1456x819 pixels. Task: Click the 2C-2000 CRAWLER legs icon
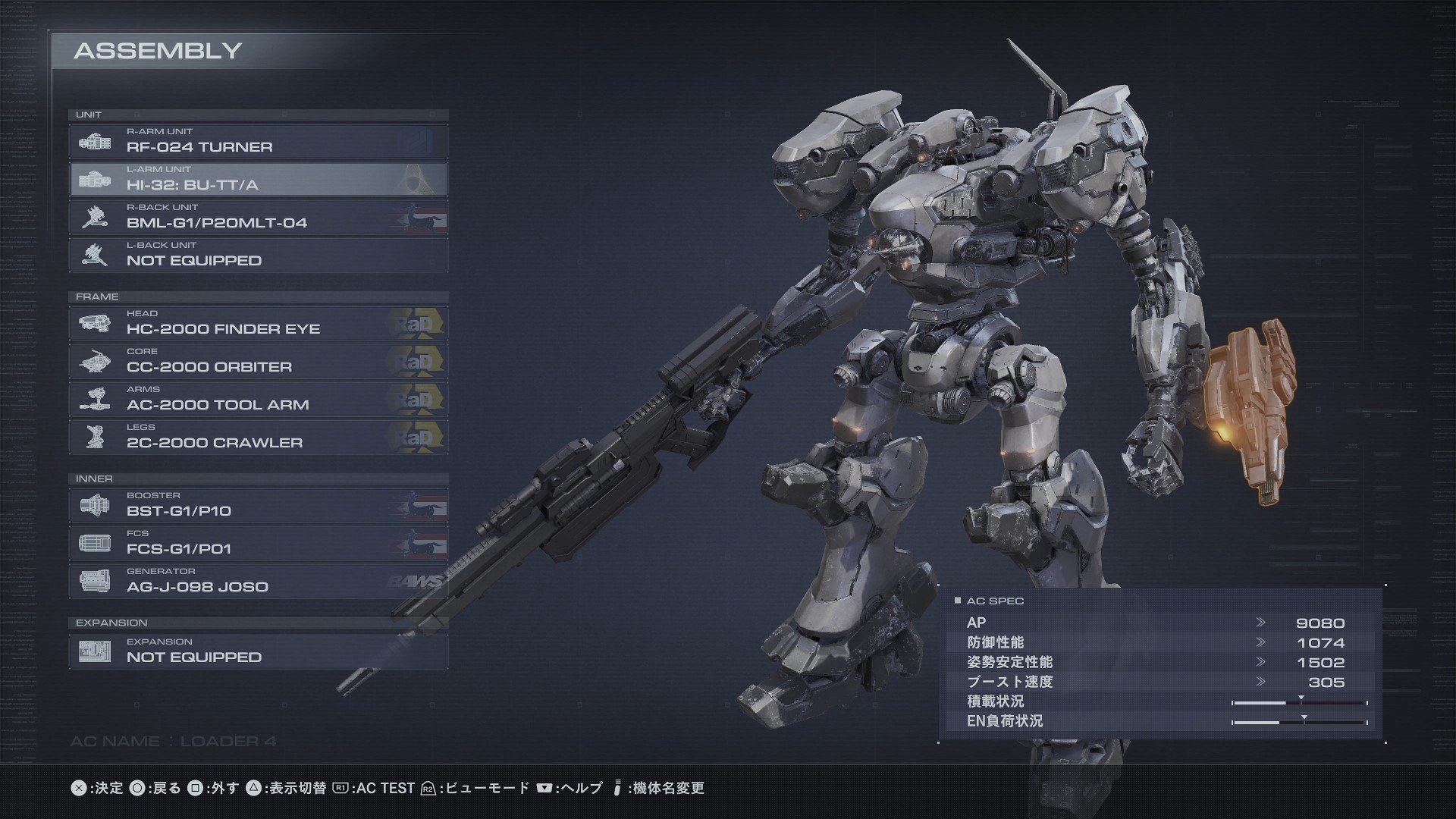[x=93, y=437]
